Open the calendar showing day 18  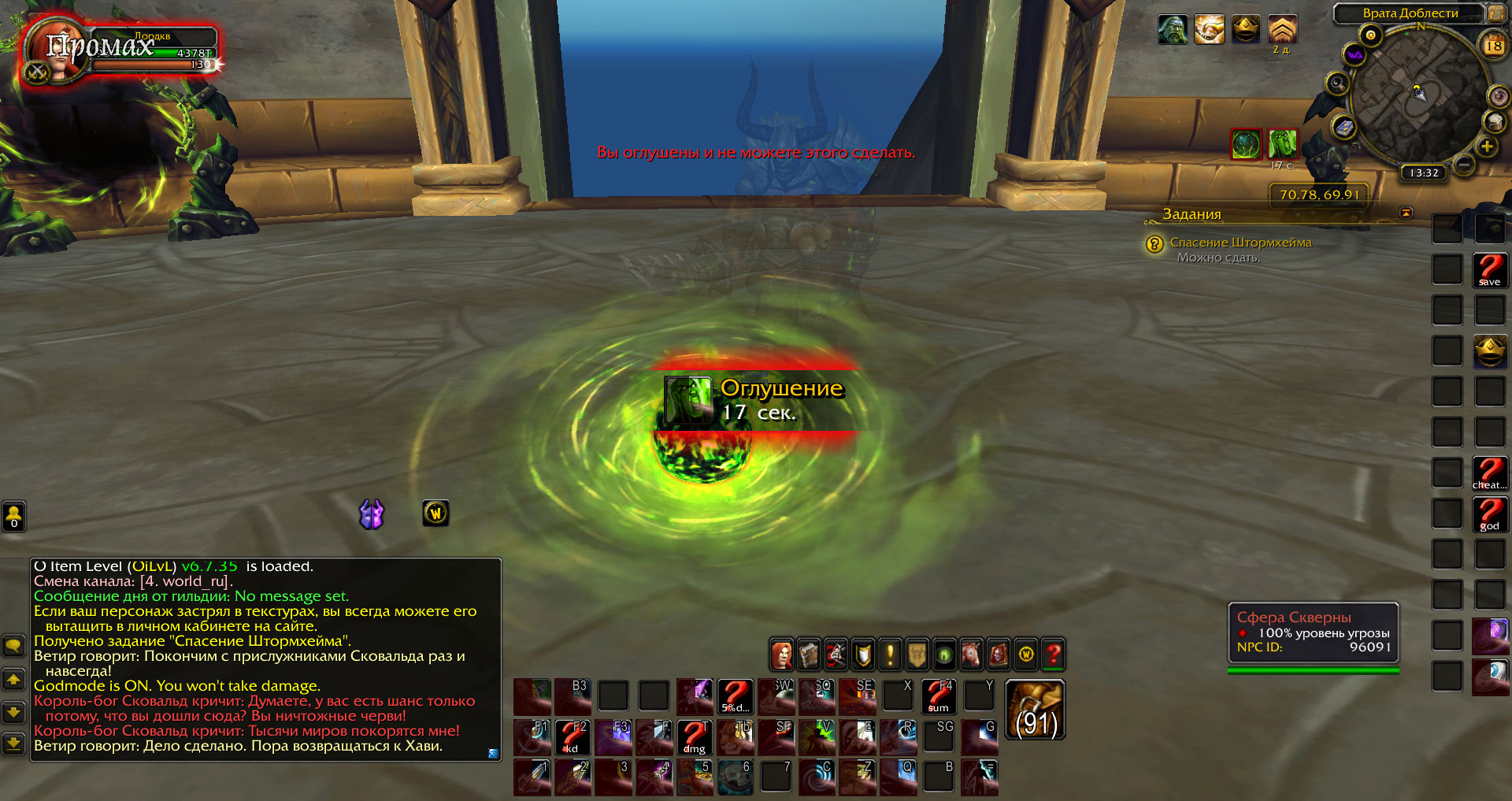(1493, 46)
